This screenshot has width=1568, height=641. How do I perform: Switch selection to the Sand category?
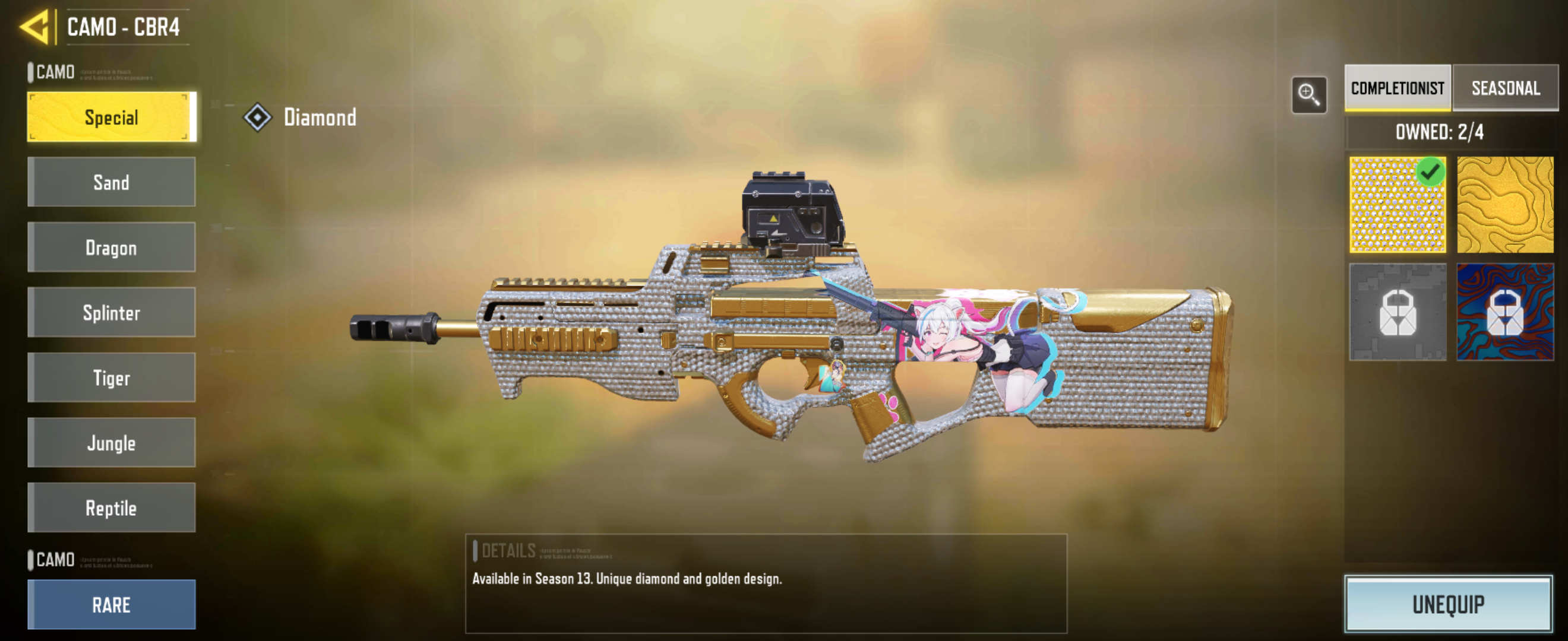112,182
